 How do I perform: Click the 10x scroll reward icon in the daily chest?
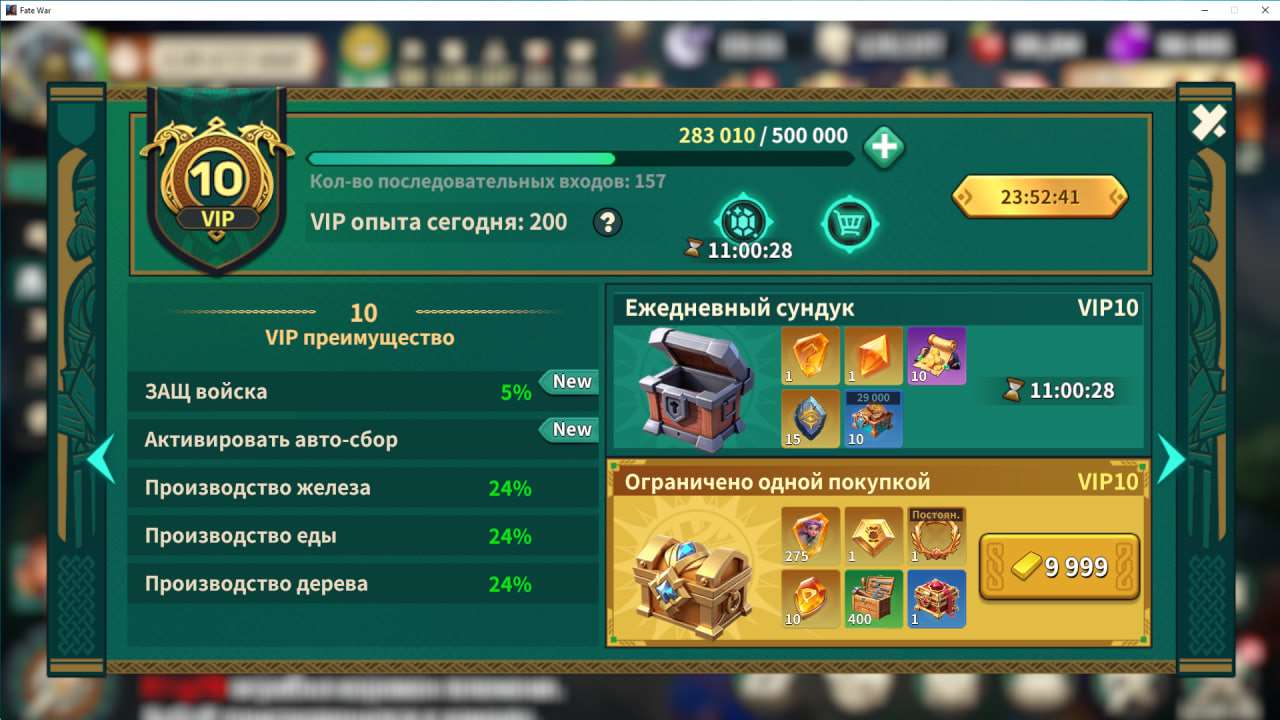click(x=936, y=357)
